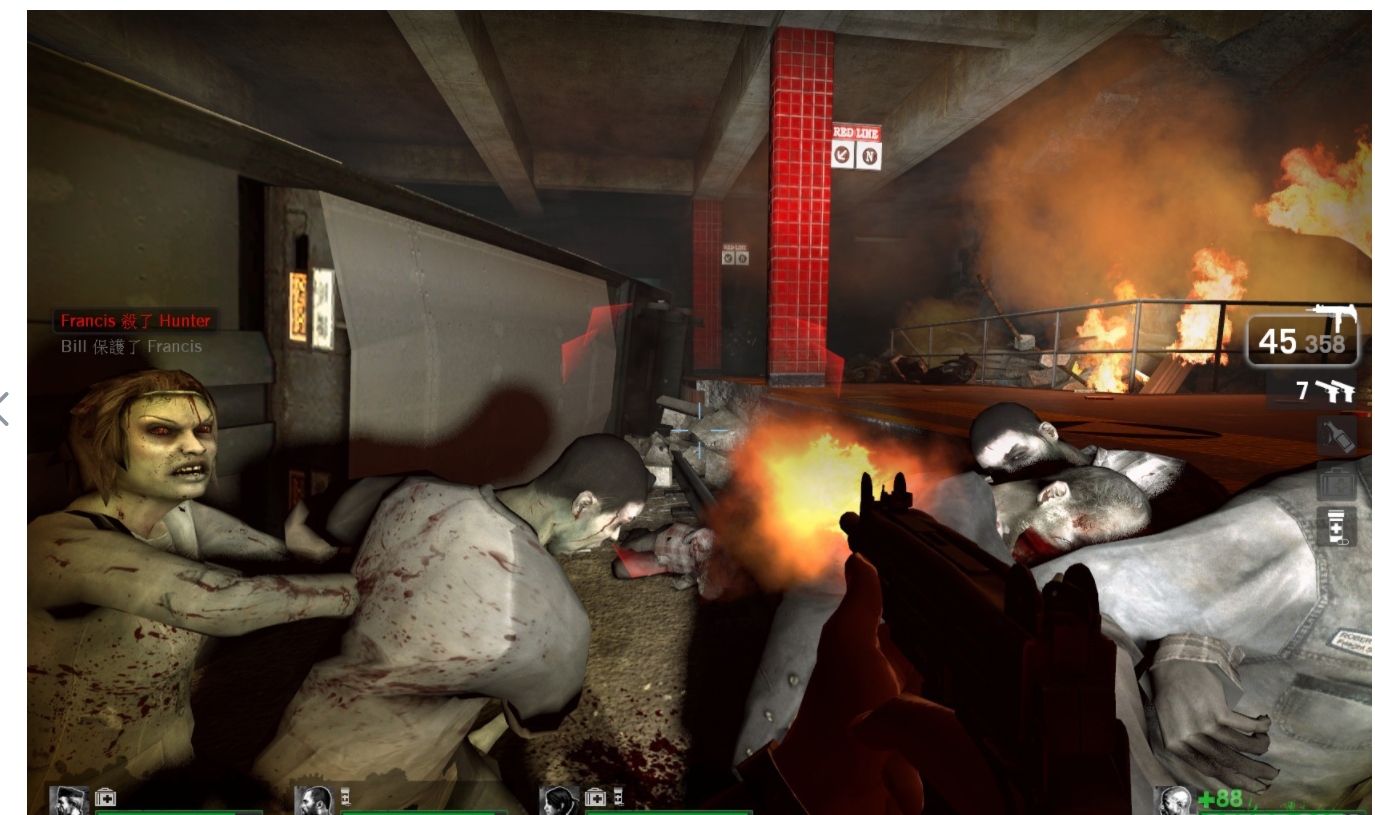Click Zoey's teammate portrait
This screenshot has width=1375, height=815.
pyautogui.click(x=558, y=801)
